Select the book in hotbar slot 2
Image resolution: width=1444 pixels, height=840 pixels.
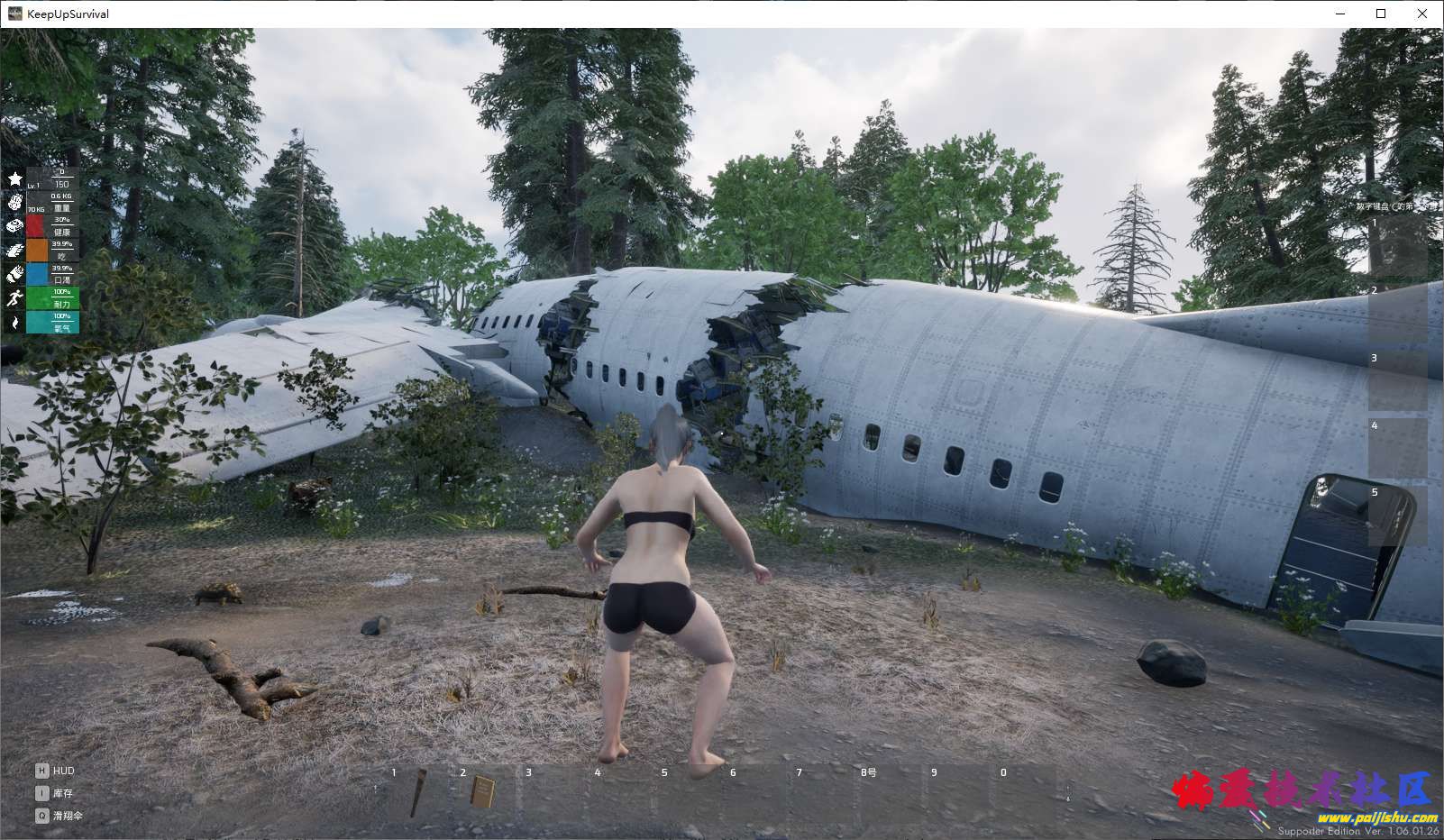pyautogui.click(x=483, y=793)
